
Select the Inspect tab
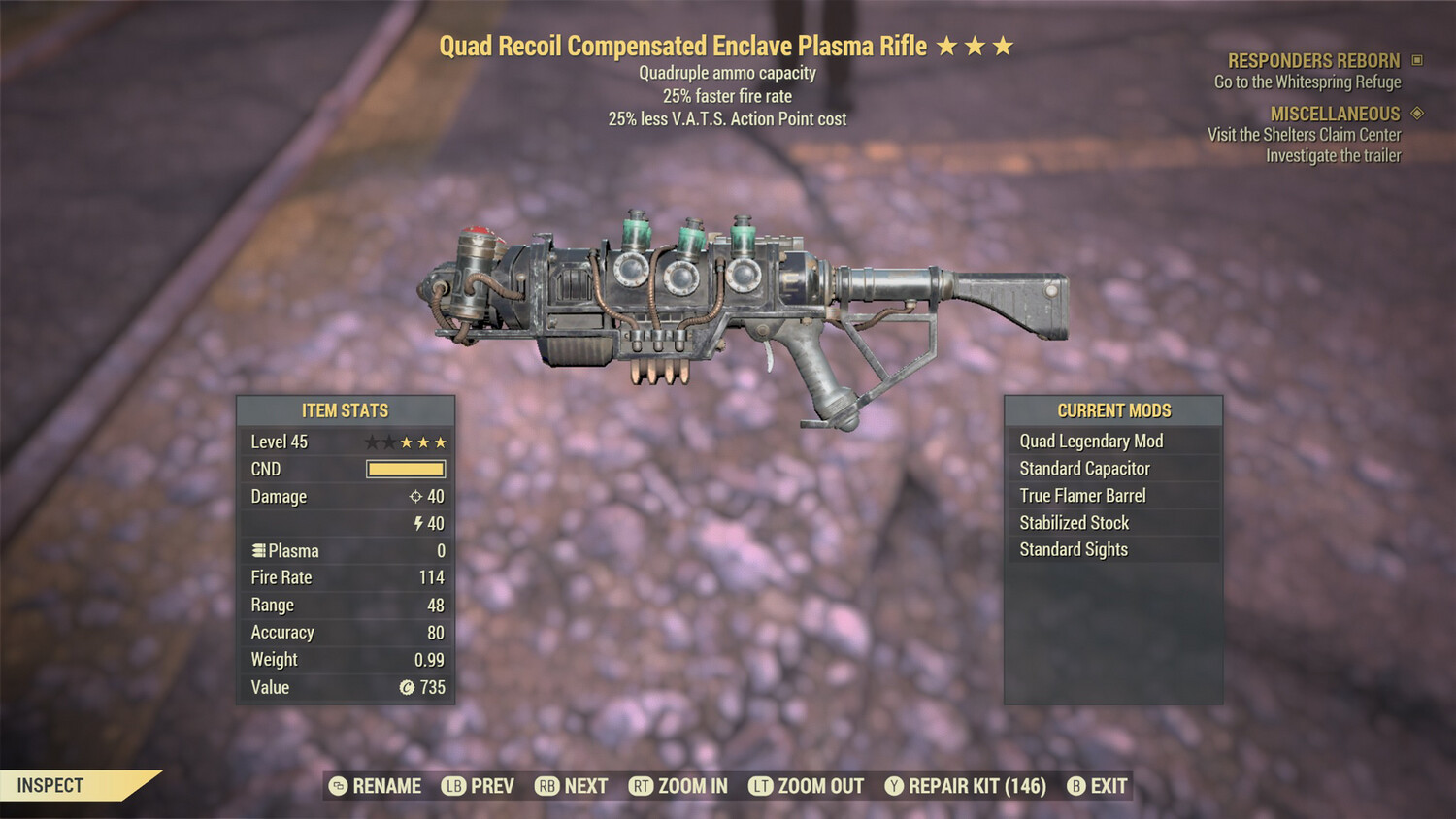coord(50,785)
